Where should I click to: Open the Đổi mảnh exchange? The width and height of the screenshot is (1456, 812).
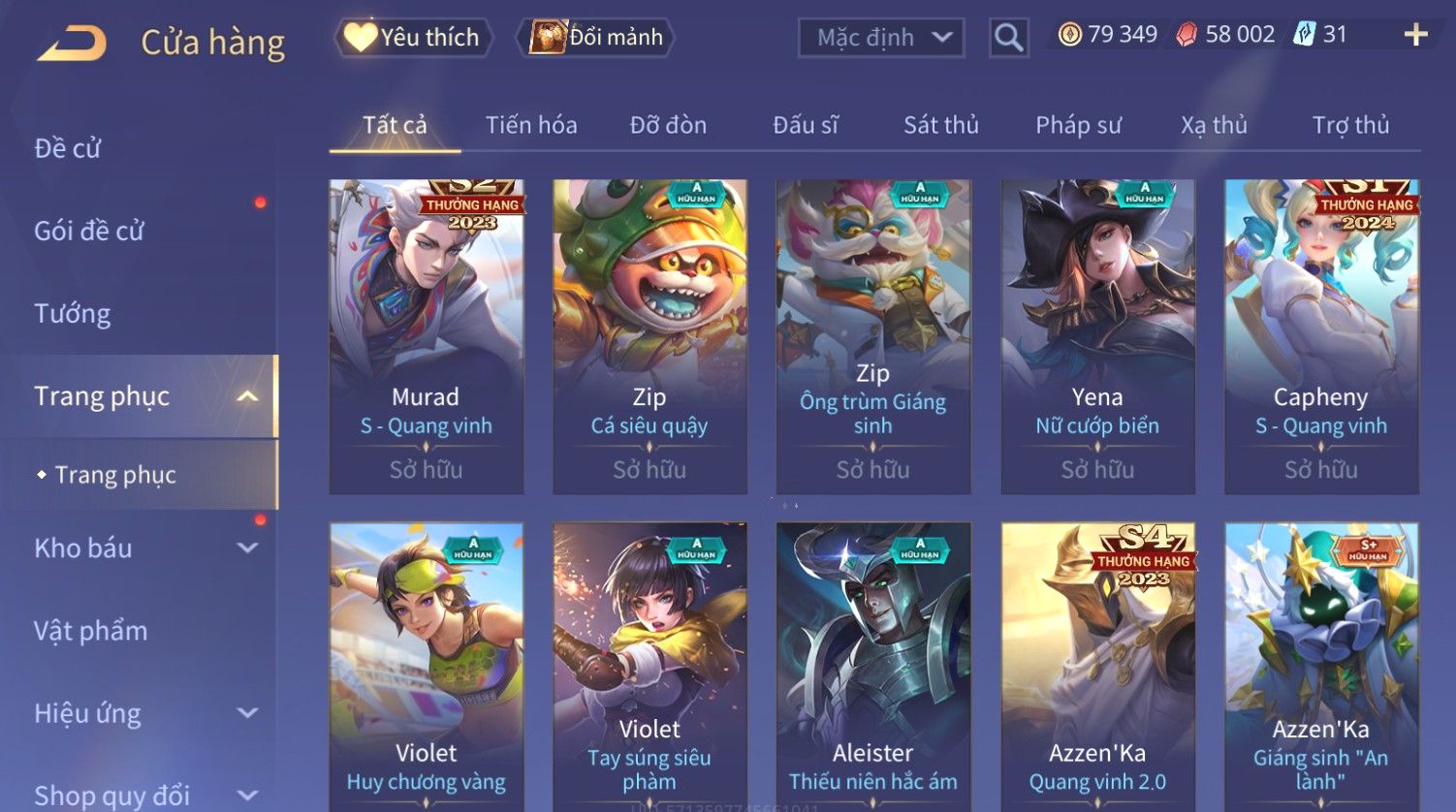pos(597,38)
